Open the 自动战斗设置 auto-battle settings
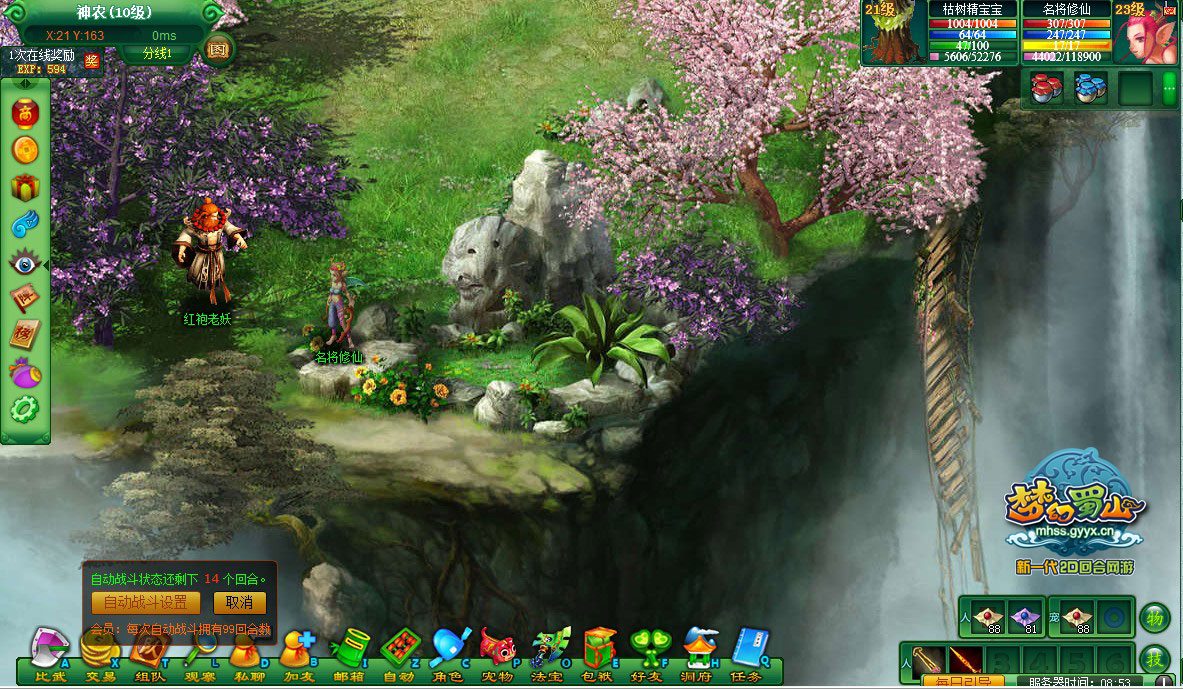The height and width of the screenshot is (689, 1183). pyautogui.click(x=145, y=603)
